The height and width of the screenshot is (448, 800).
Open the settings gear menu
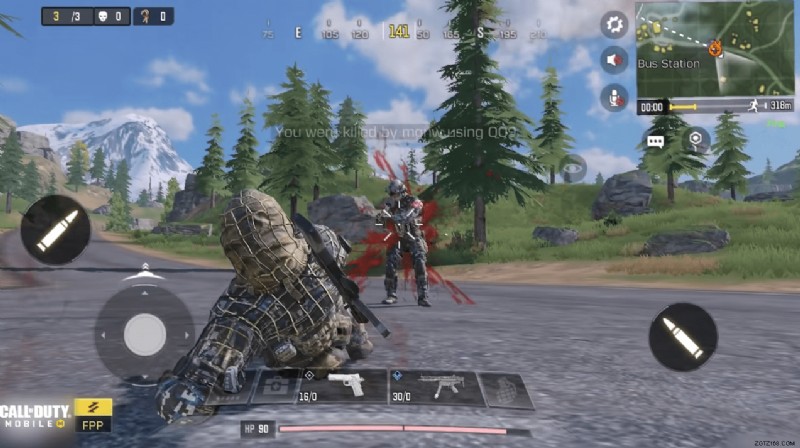click(614, 25)
